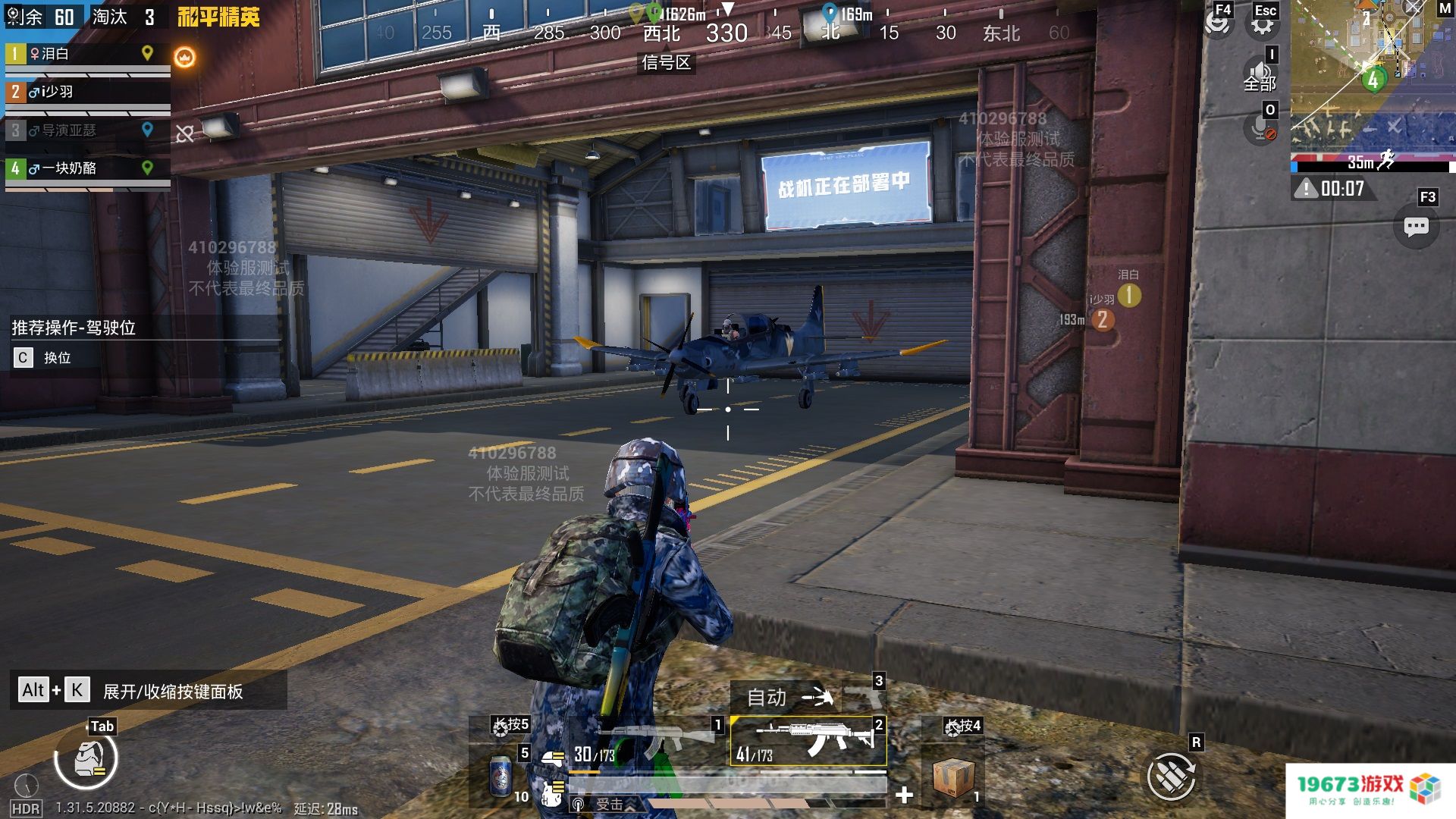This screenshot has width=1456, height=819.
Task: Open the plus button beside the health bar
Action: tap(904, 795)
